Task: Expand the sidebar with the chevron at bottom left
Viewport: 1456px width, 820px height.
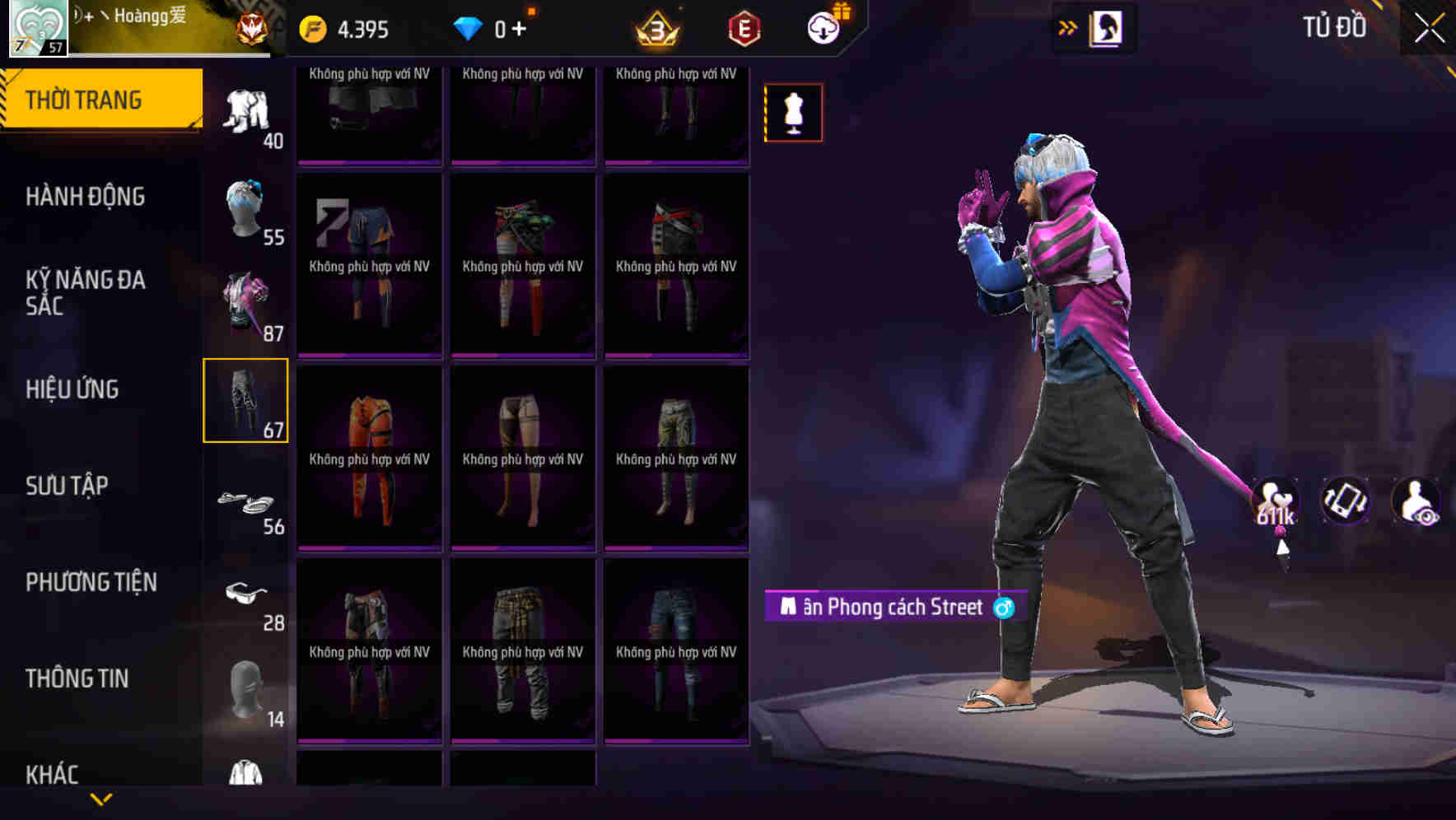Action: 101,798
